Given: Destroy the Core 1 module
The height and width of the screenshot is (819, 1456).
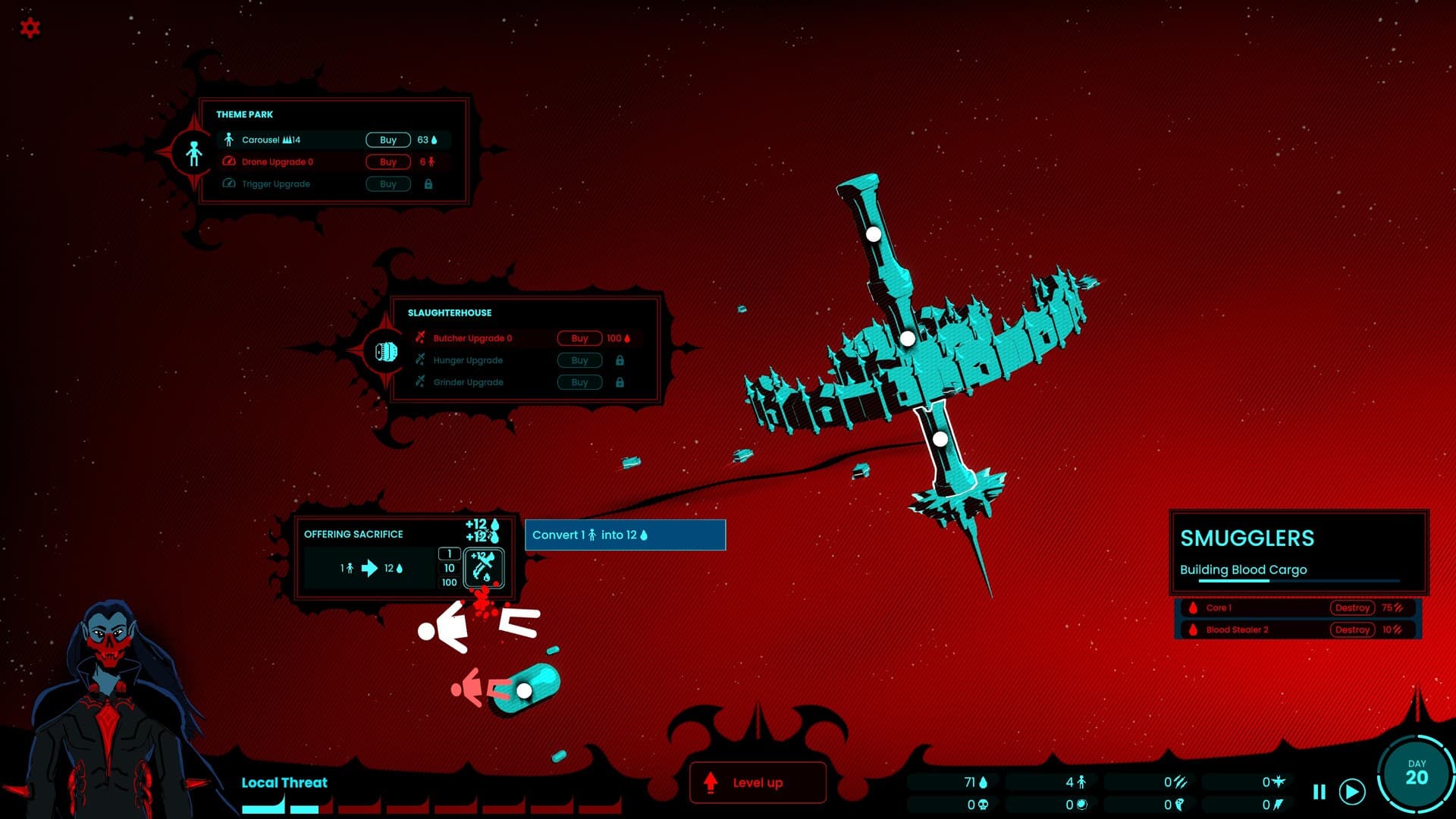Looking at the screenshot, I should 1353,607.
